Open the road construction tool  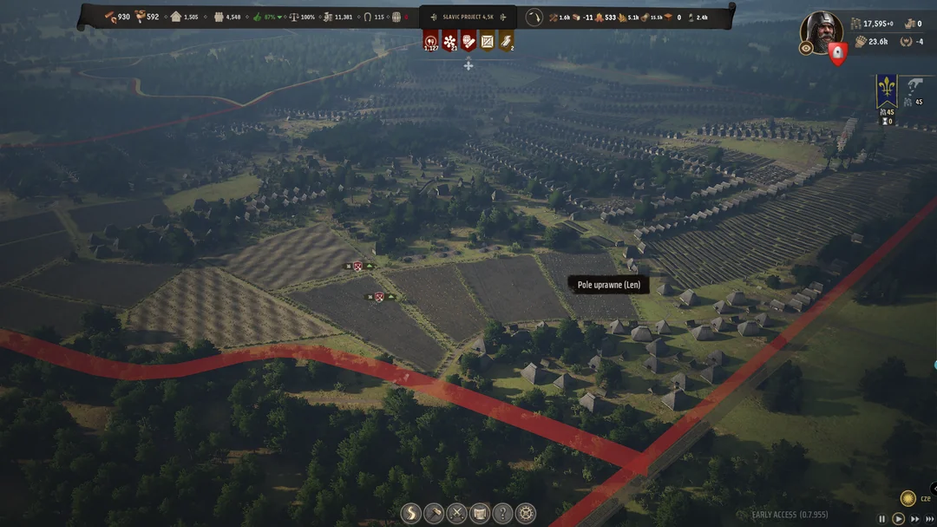(x=411, y=513)
